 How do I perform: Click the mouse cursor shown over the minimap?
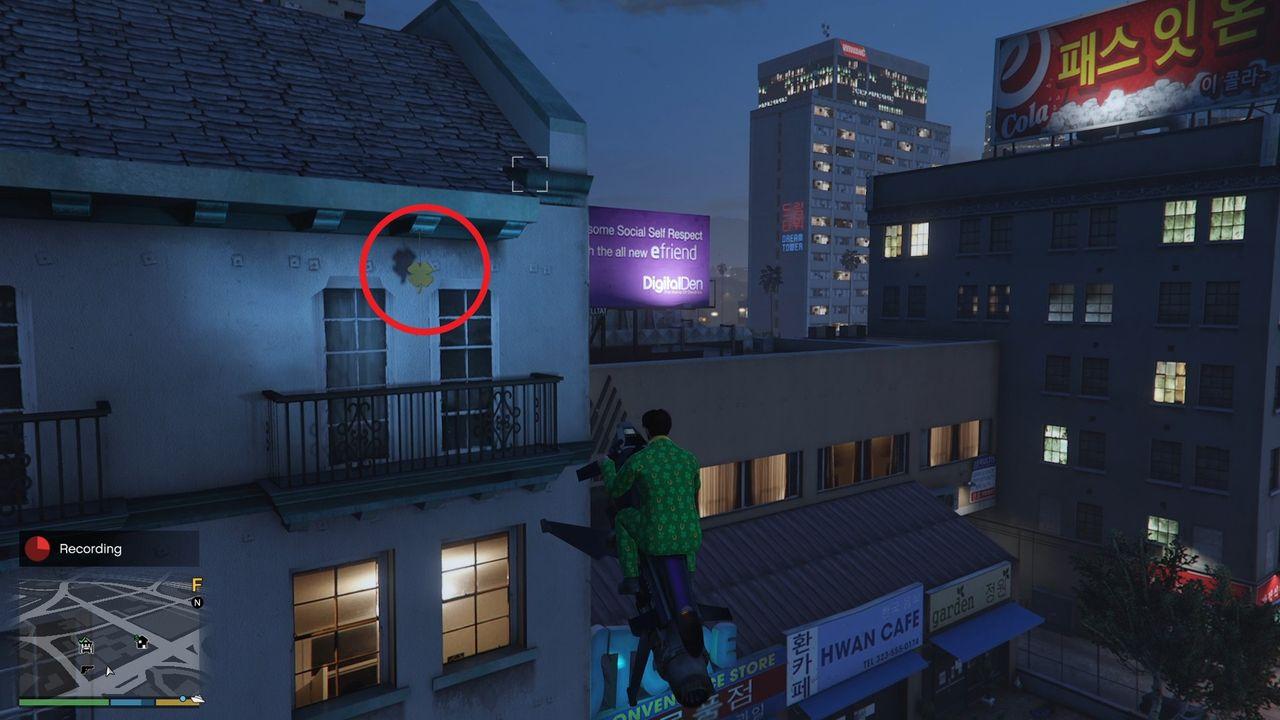point(110,671)
